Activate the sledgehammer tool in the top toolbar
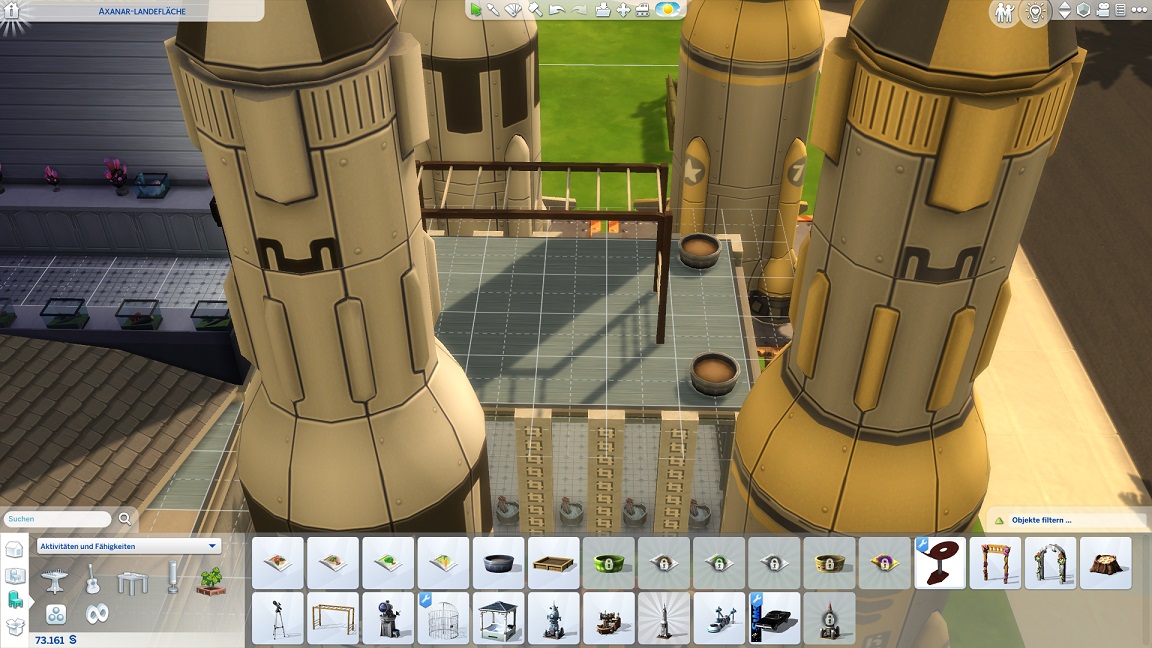The image size is (1152, 648). [x=535, y=10]
